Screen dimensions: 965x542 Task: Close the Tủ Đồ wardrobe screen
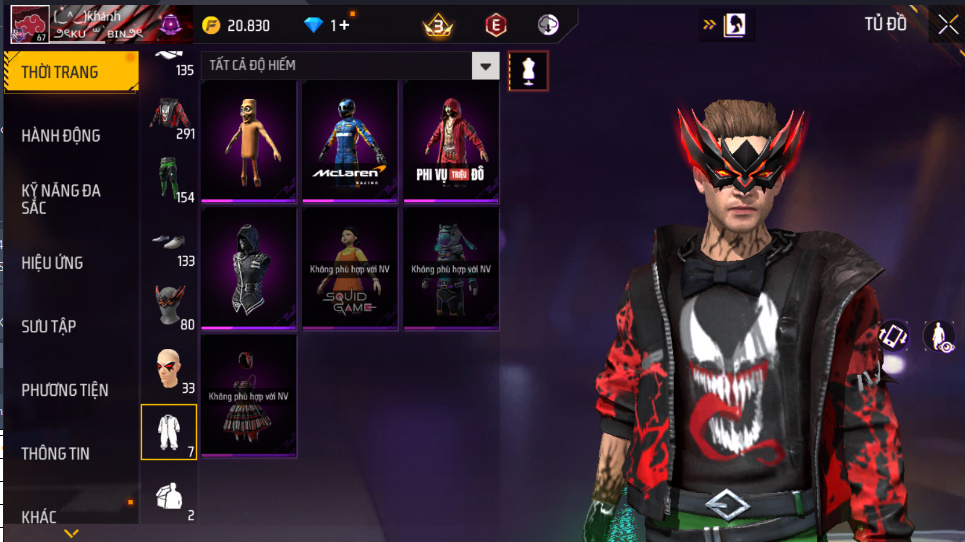point(946,26)
